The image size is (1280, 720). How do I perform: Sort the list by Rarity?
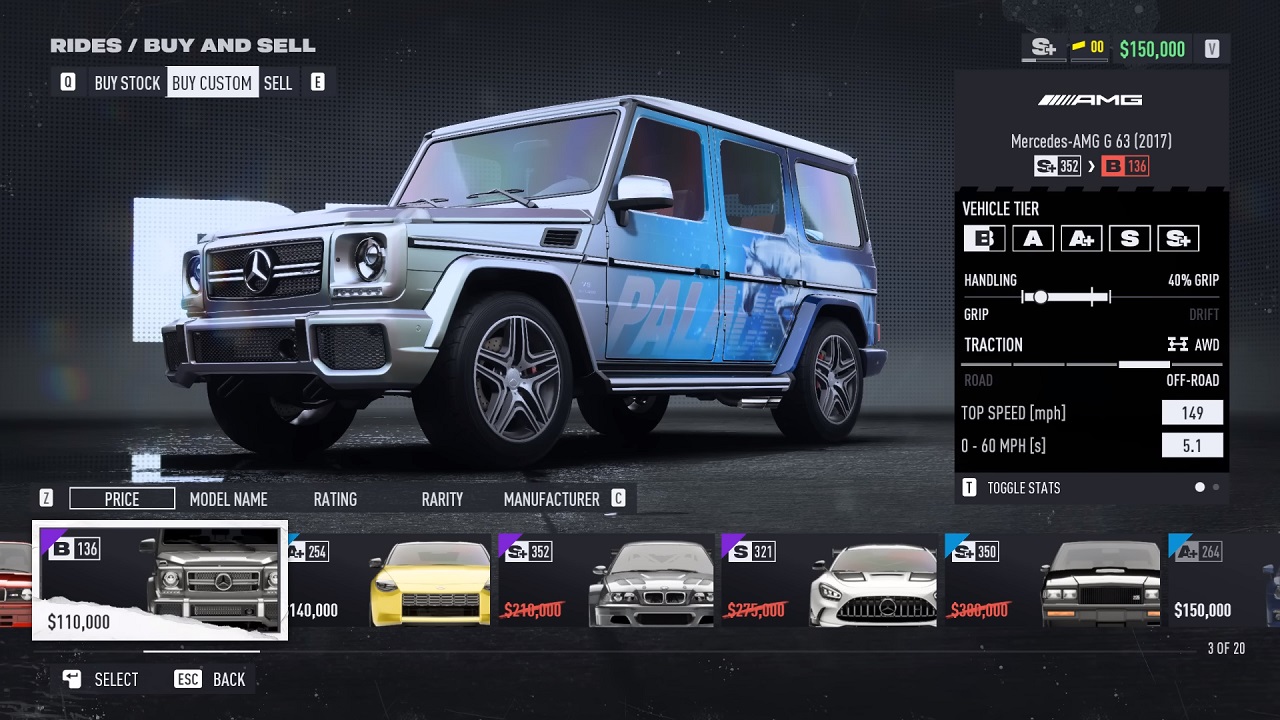coord(442,499)
